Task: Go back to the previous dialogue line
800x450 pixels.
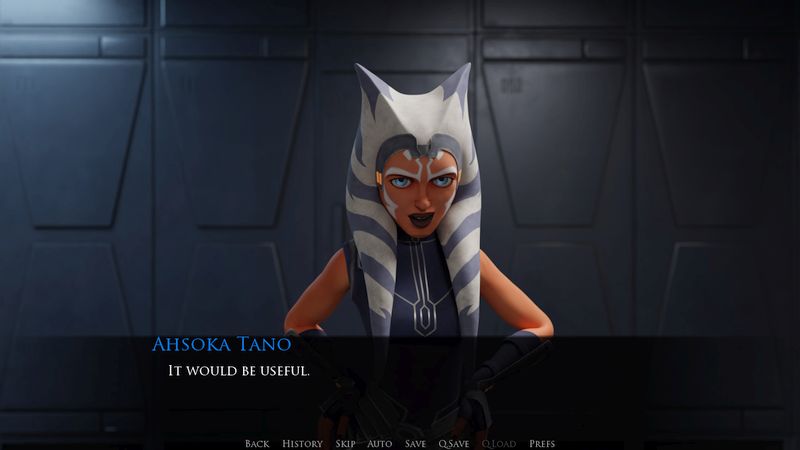Action: 257,443
